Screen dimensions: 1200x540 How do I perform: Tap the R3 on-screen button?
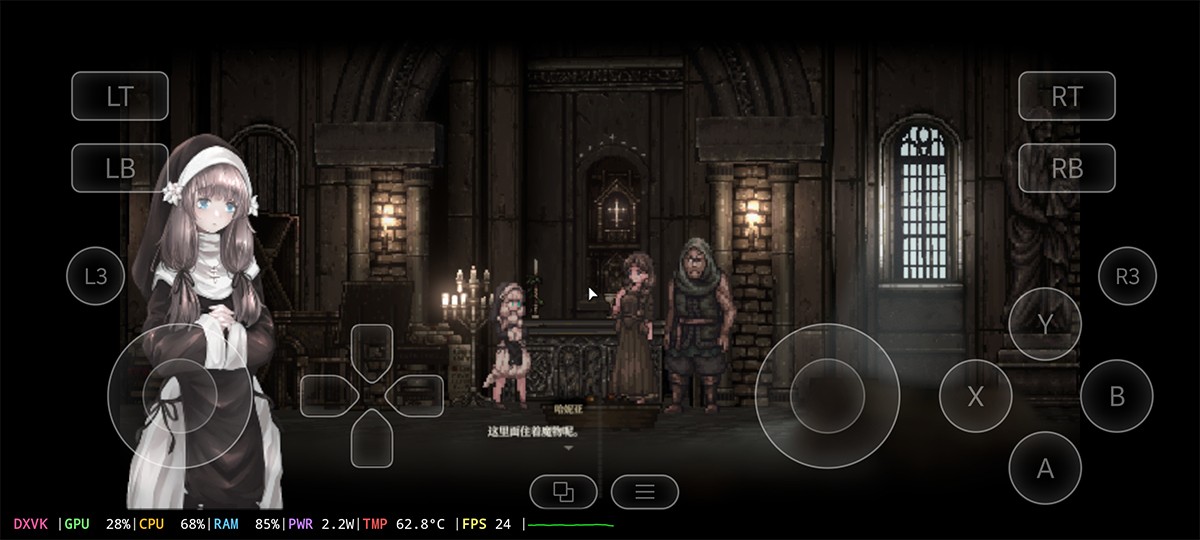[x=1127, y=276]
